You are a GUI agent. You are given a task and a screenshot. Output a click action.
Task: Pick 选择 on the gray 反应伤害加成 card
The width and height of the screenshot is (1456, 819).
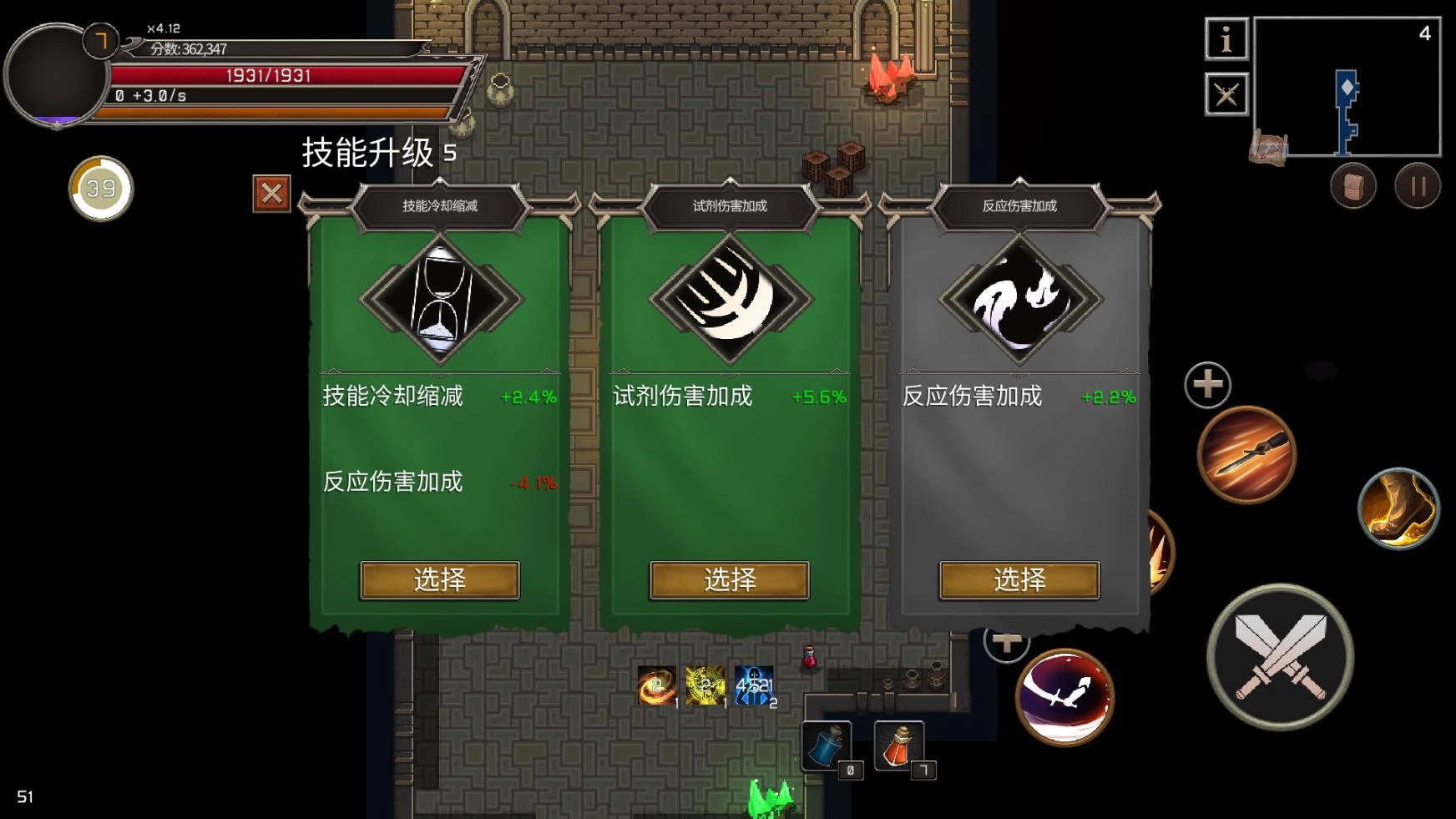coord(1018,579)
